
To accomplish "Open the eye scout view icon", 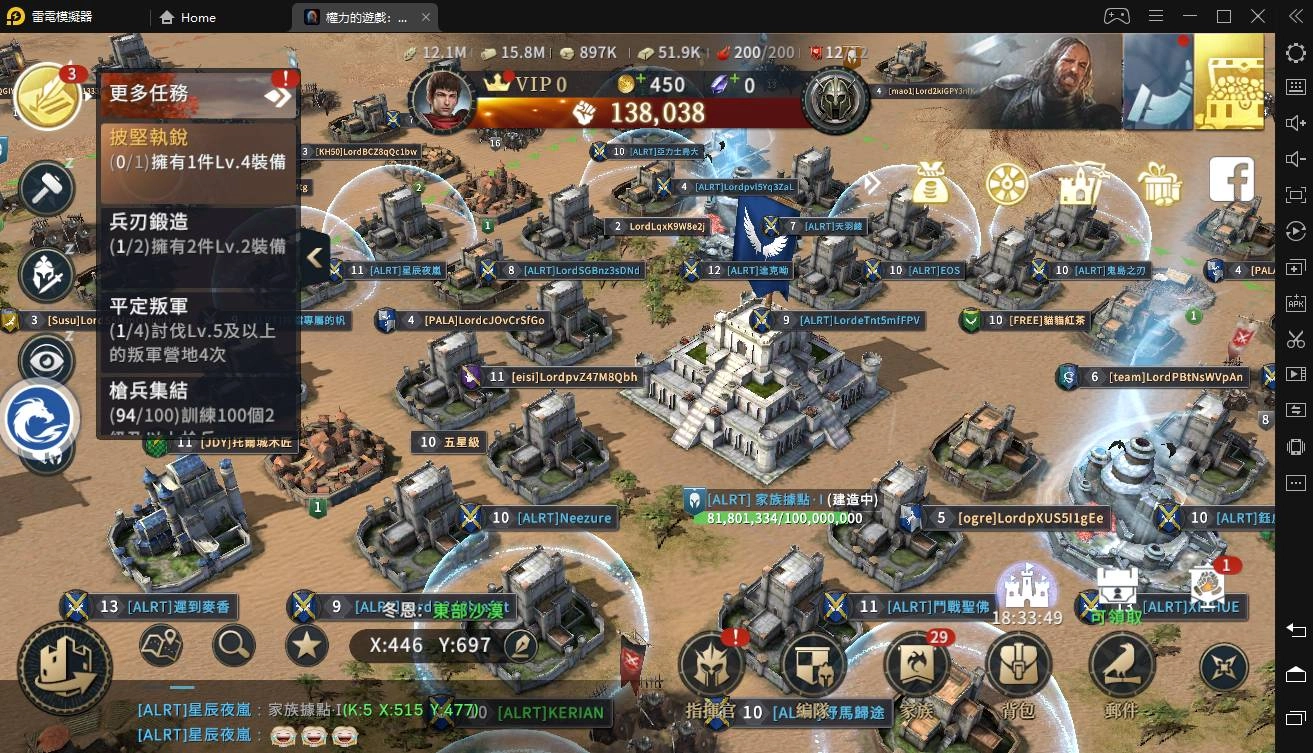I will (x=44, y=360).
